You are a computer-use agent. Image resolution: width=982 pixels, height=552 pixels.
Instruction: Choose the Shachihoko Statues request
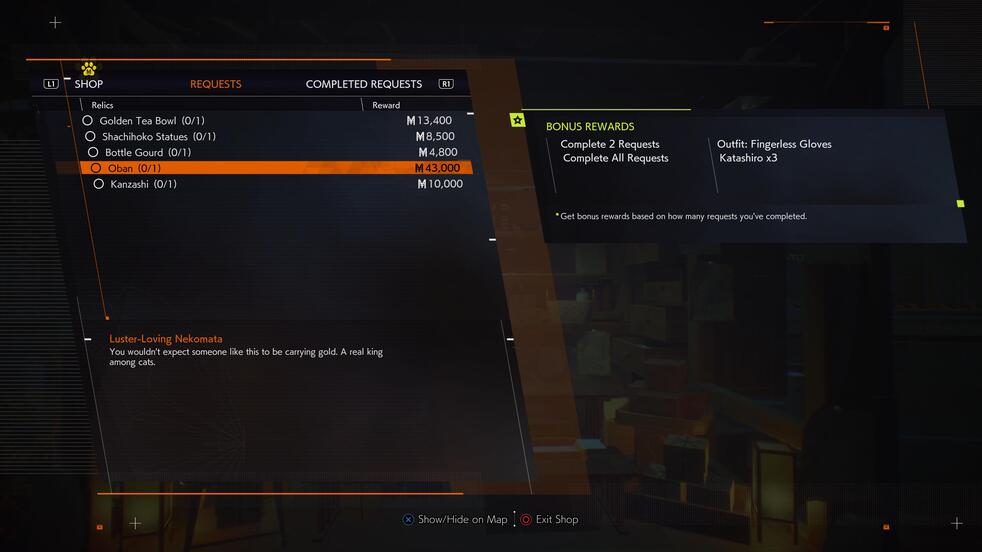[x=158, y=137]
